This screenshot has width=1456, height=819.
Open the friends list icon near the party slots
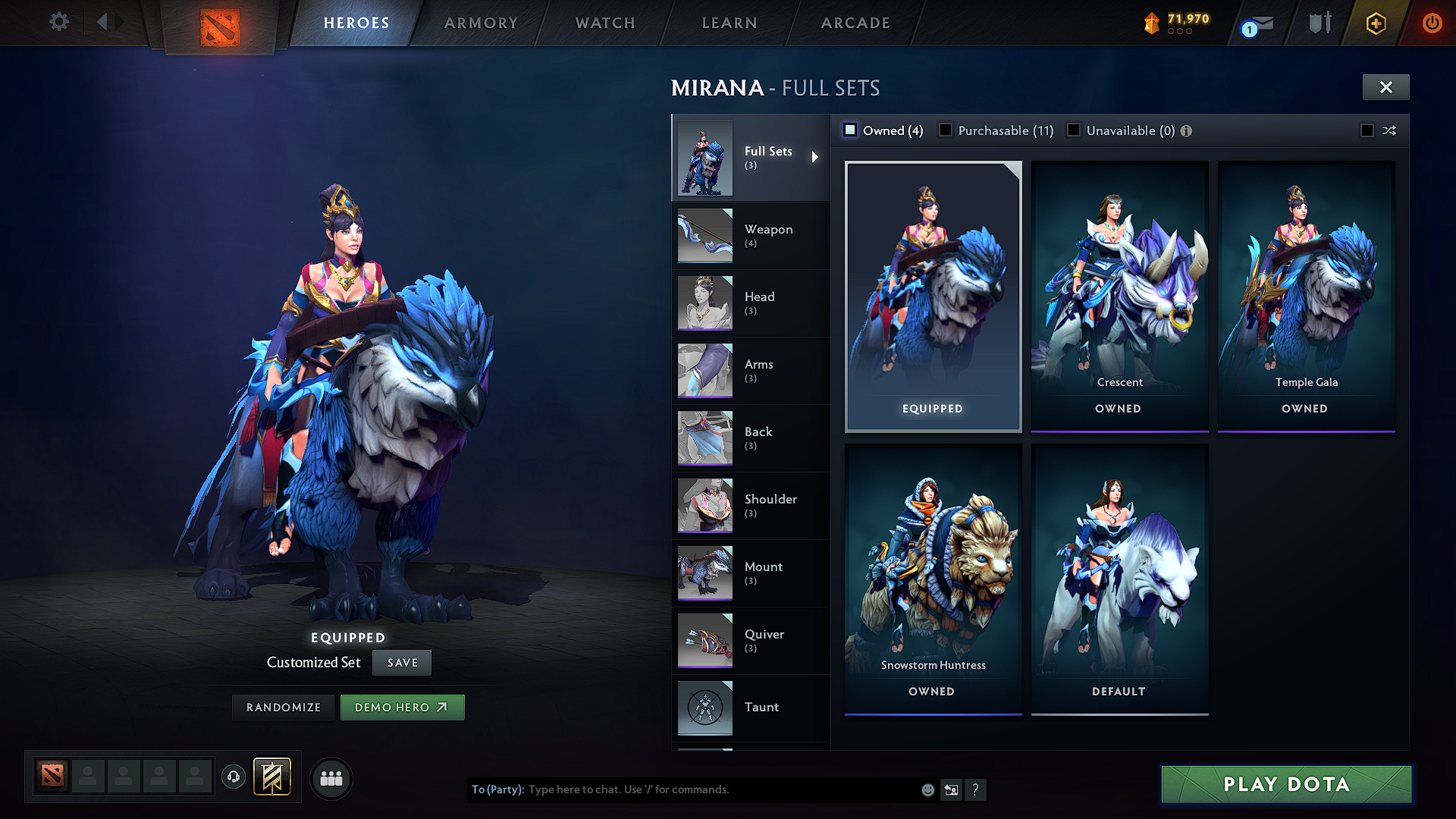330,779
